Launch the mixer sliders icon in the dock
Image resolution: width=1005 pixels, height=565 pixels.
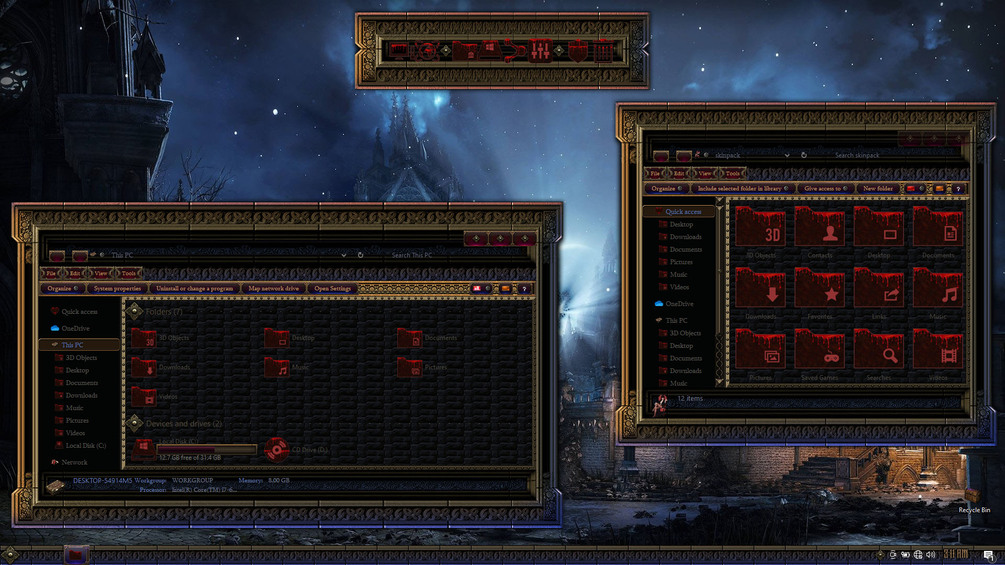540,50
